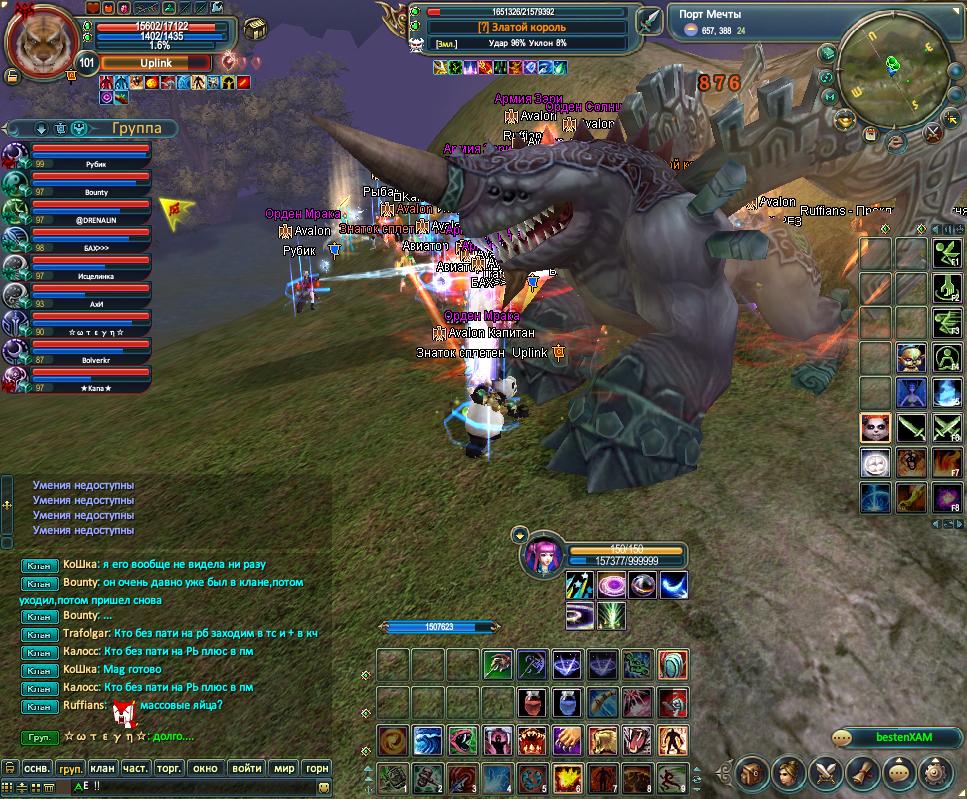Open the gear settings menu button

[937, 773]
